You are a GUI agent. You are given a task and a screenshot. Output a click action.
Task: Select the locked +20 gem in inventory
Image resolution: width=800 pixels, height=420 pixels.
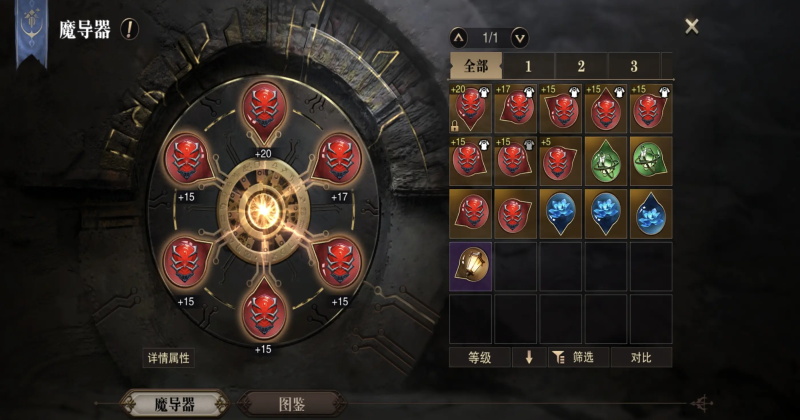click(x=471, y=108)
